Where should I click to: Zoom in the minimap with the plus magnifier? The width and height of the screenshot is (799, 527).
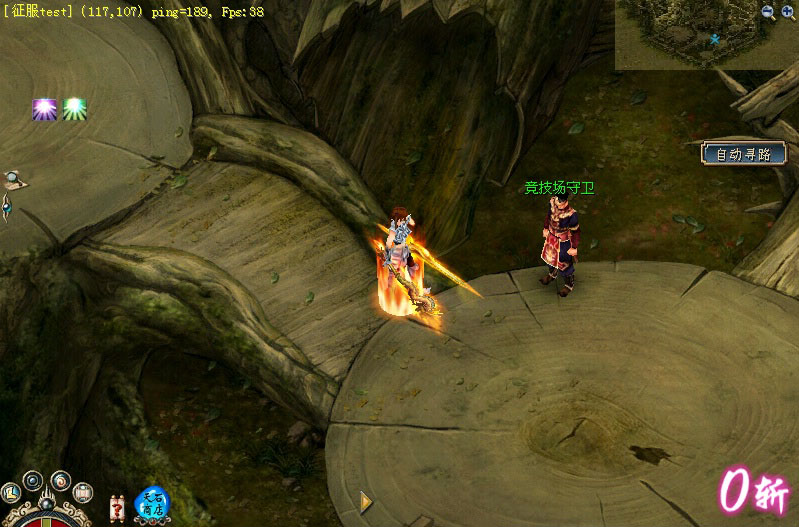pyautogui.click(x=789, y=12)
